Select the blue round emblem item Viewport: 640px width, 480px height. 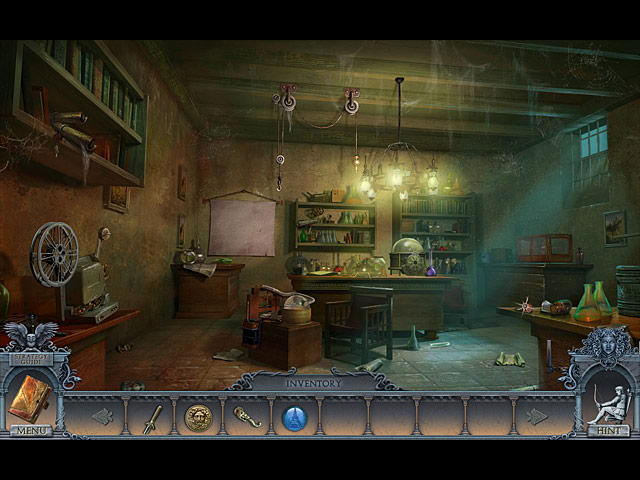pos(294,418)
